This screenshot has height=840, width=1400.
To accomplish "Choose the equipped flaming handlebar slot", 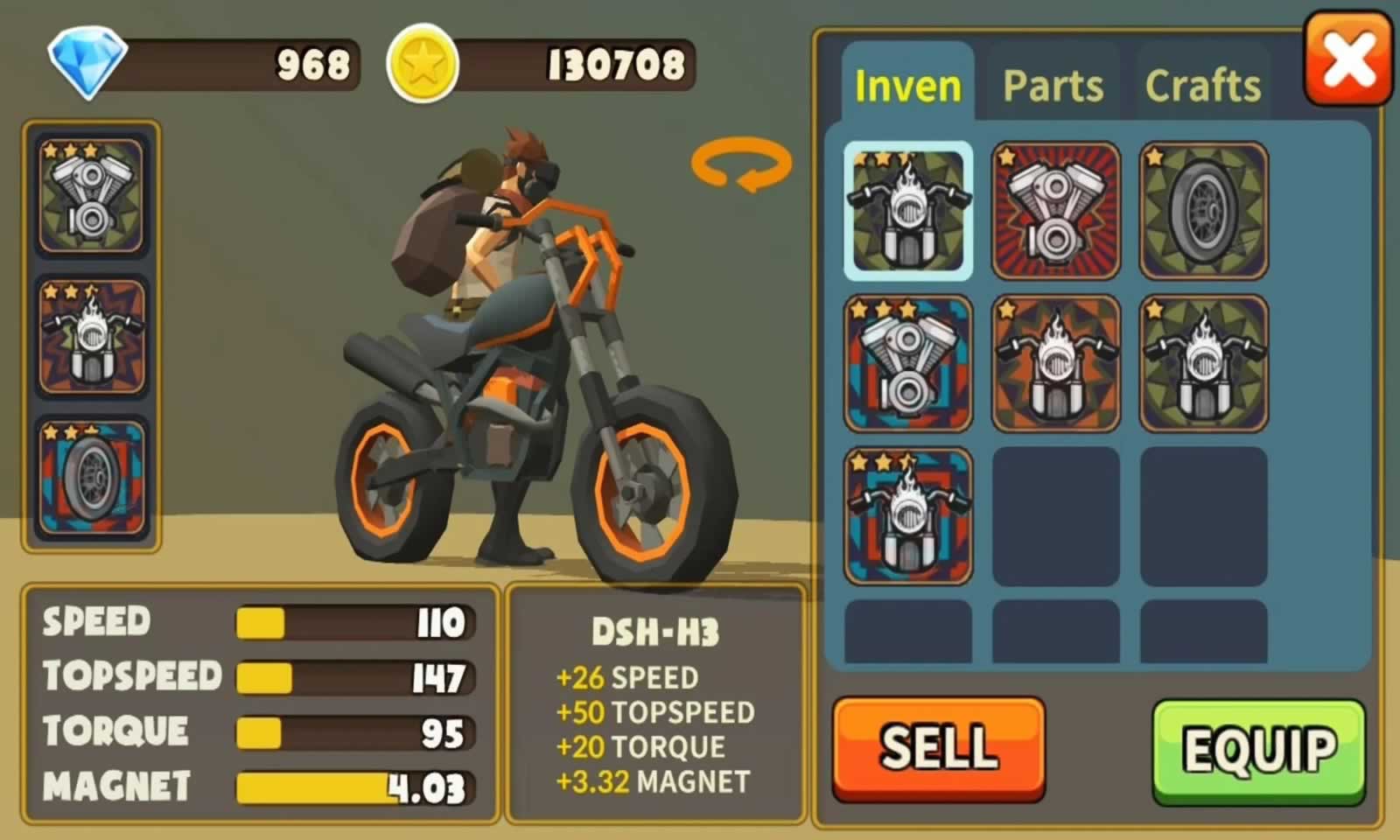I will point(91,336).
